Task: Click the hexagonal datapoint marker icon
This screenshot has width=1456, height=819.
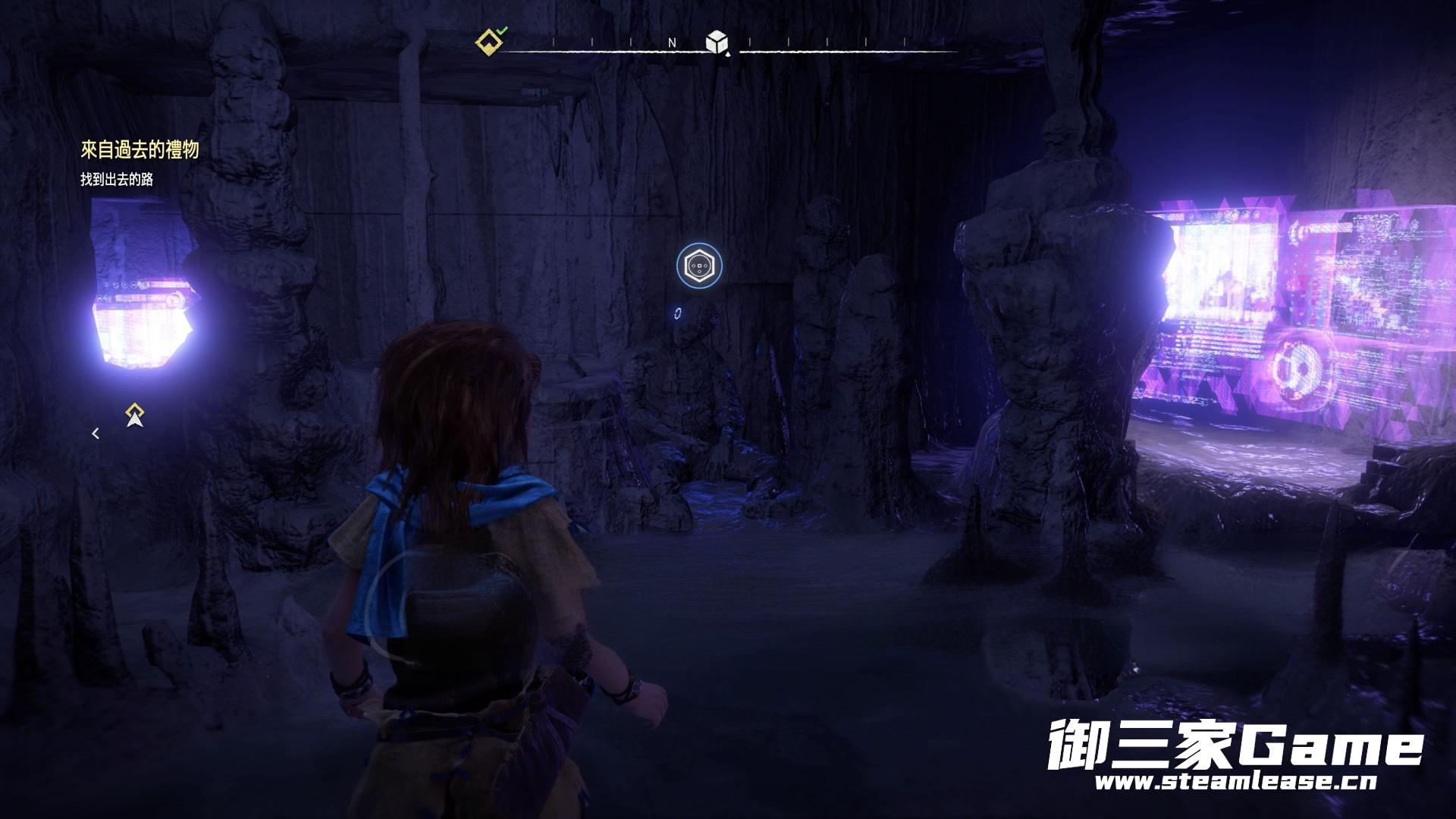Action: 698,265
